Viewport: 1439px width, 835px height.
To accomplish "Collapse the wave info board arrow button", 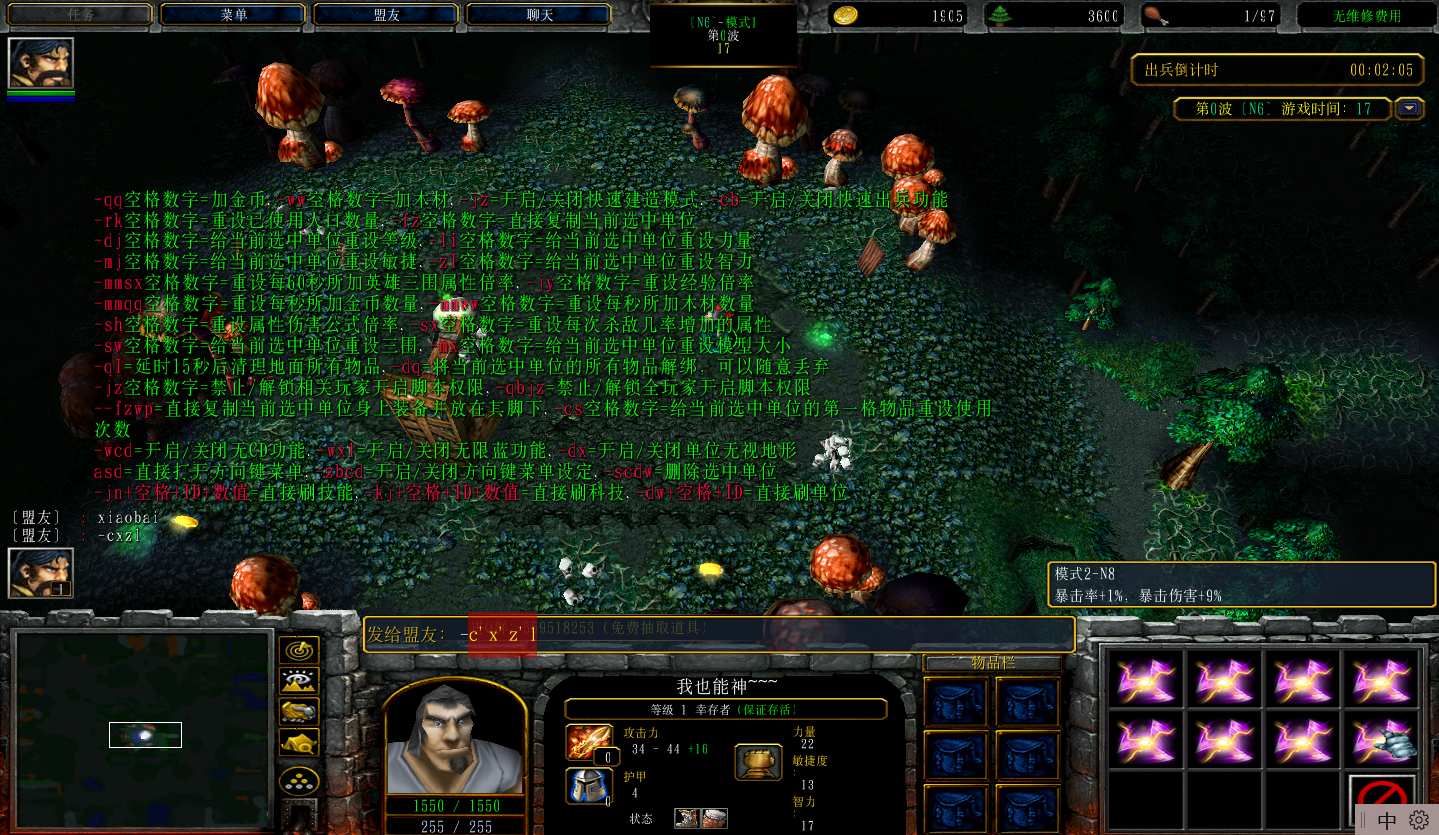I will point(1410,108).
